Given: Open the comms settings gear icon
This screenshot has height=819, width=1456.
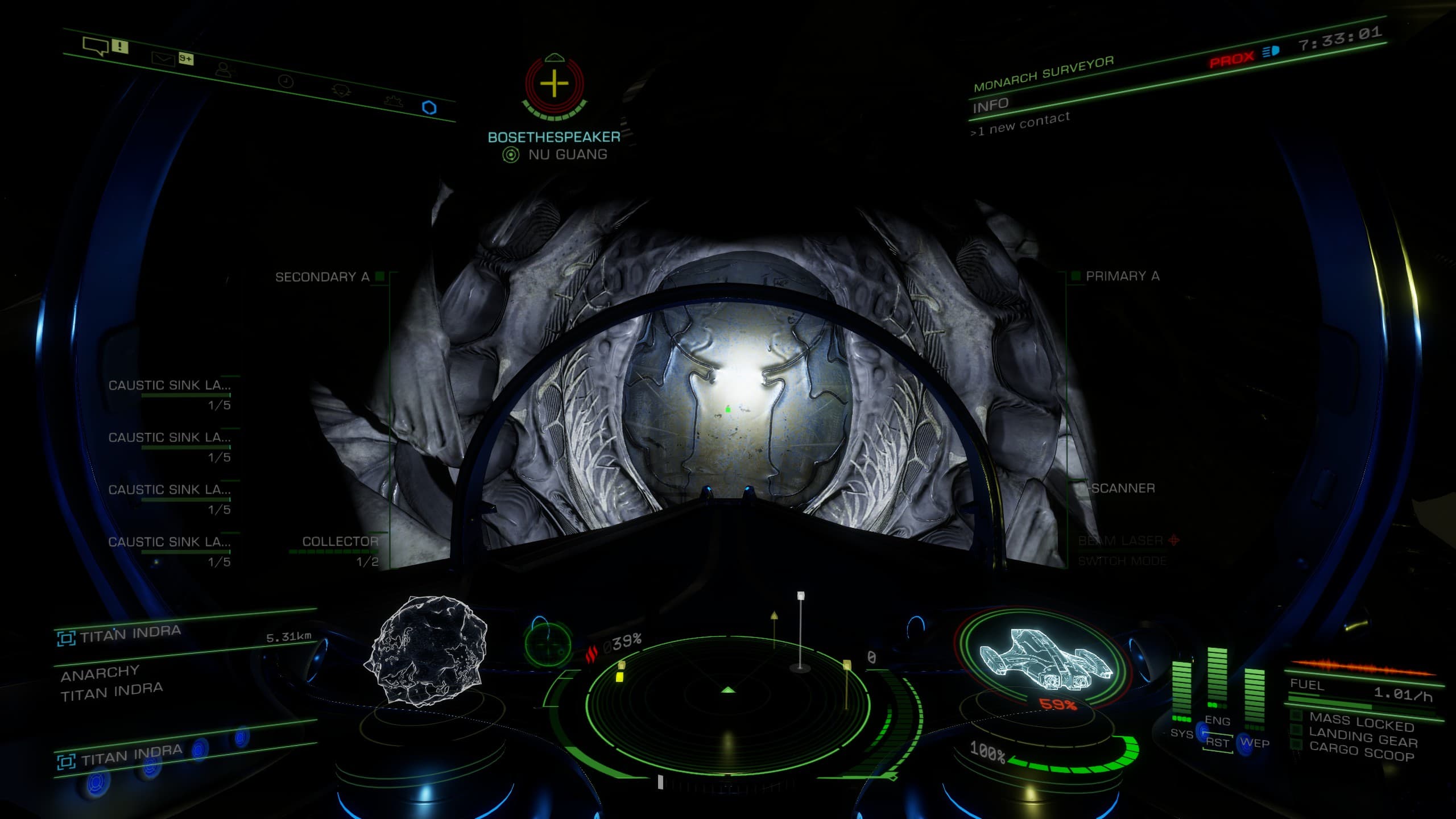Looking at the screenshot, I should coord(393,102).
